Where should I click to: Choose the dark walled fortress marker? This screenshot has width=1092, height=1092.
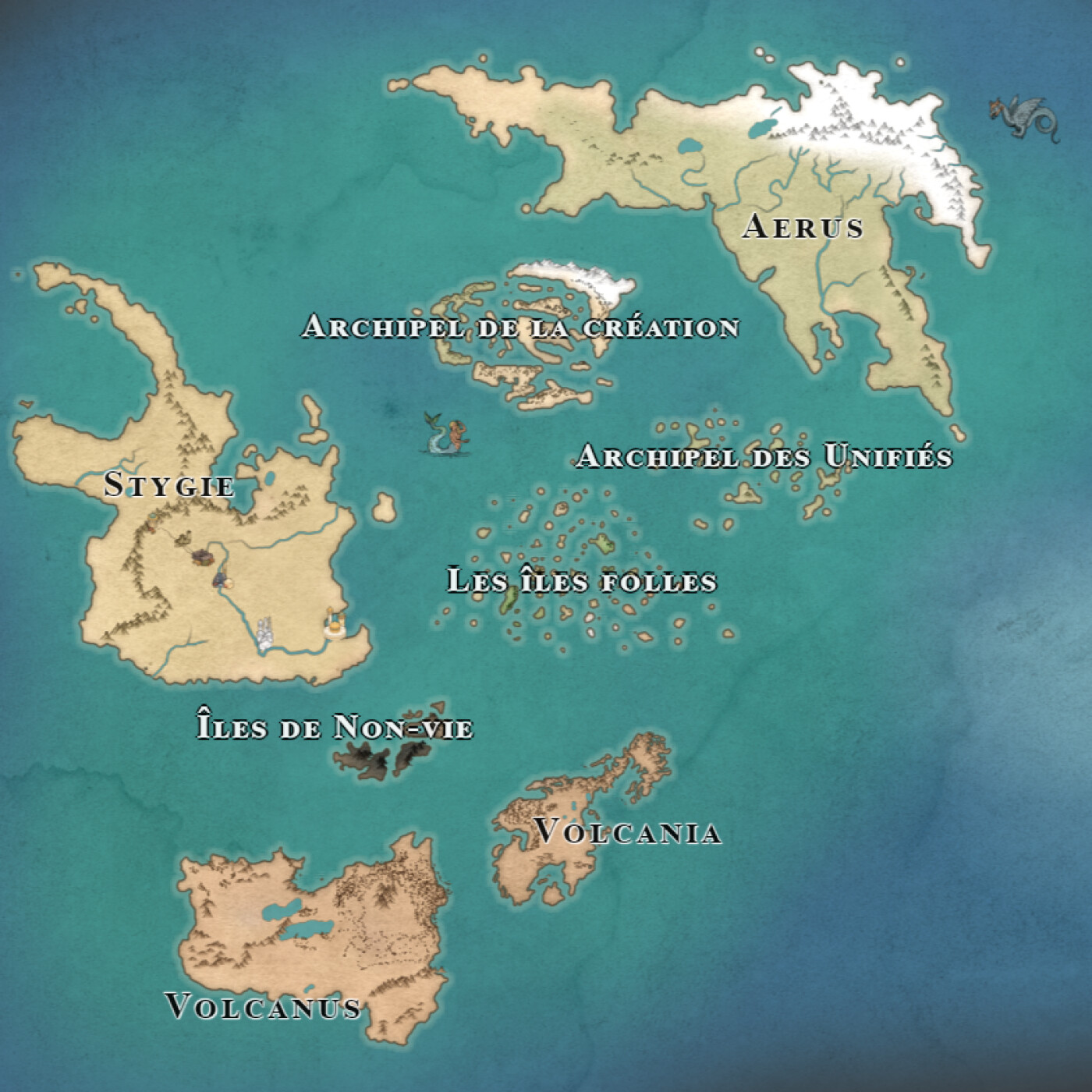(204, 555)
